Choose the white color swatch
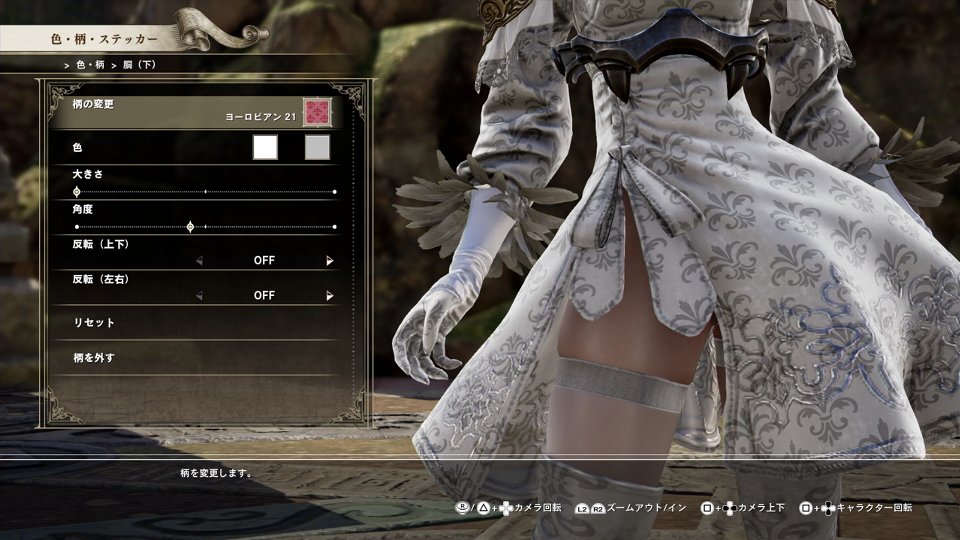960x540 pixels. click(265, 148)
